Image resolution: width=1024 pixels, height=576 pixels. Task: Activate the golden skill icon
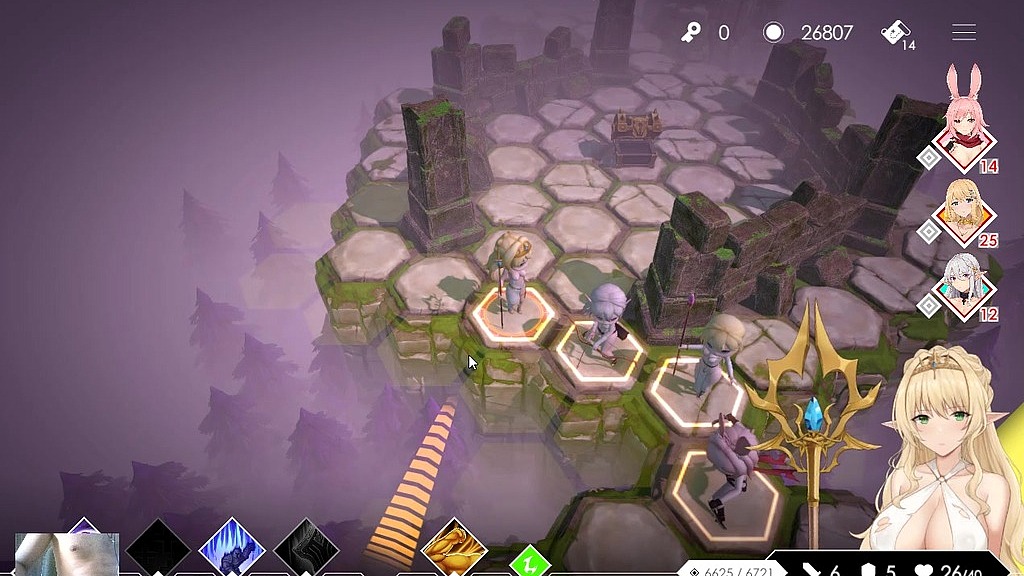click(x=453, y=549)
